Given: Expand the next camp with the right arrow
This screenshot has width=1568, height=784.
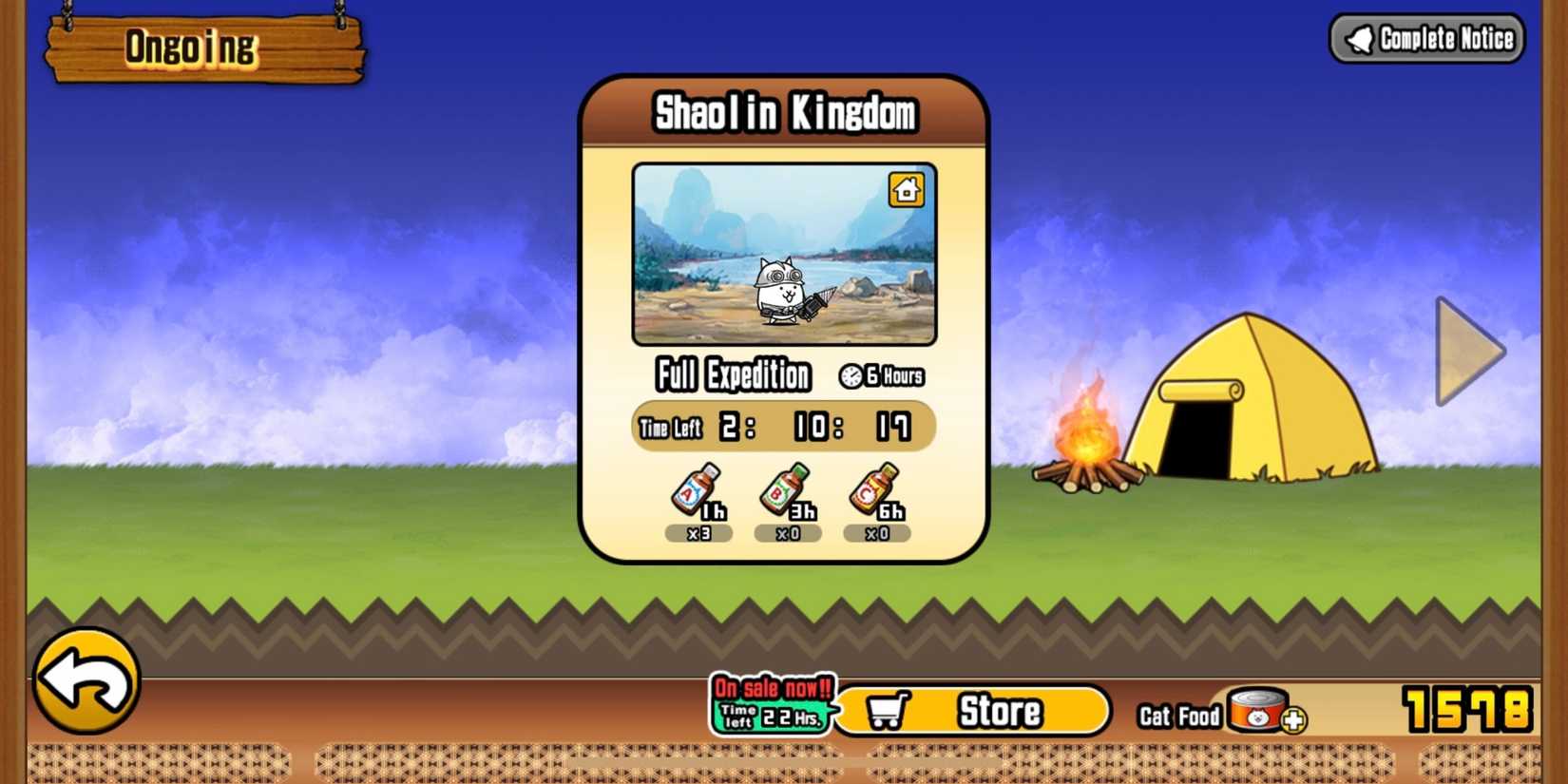Looking at the screenshot, I should click(x=1463, y=352).
